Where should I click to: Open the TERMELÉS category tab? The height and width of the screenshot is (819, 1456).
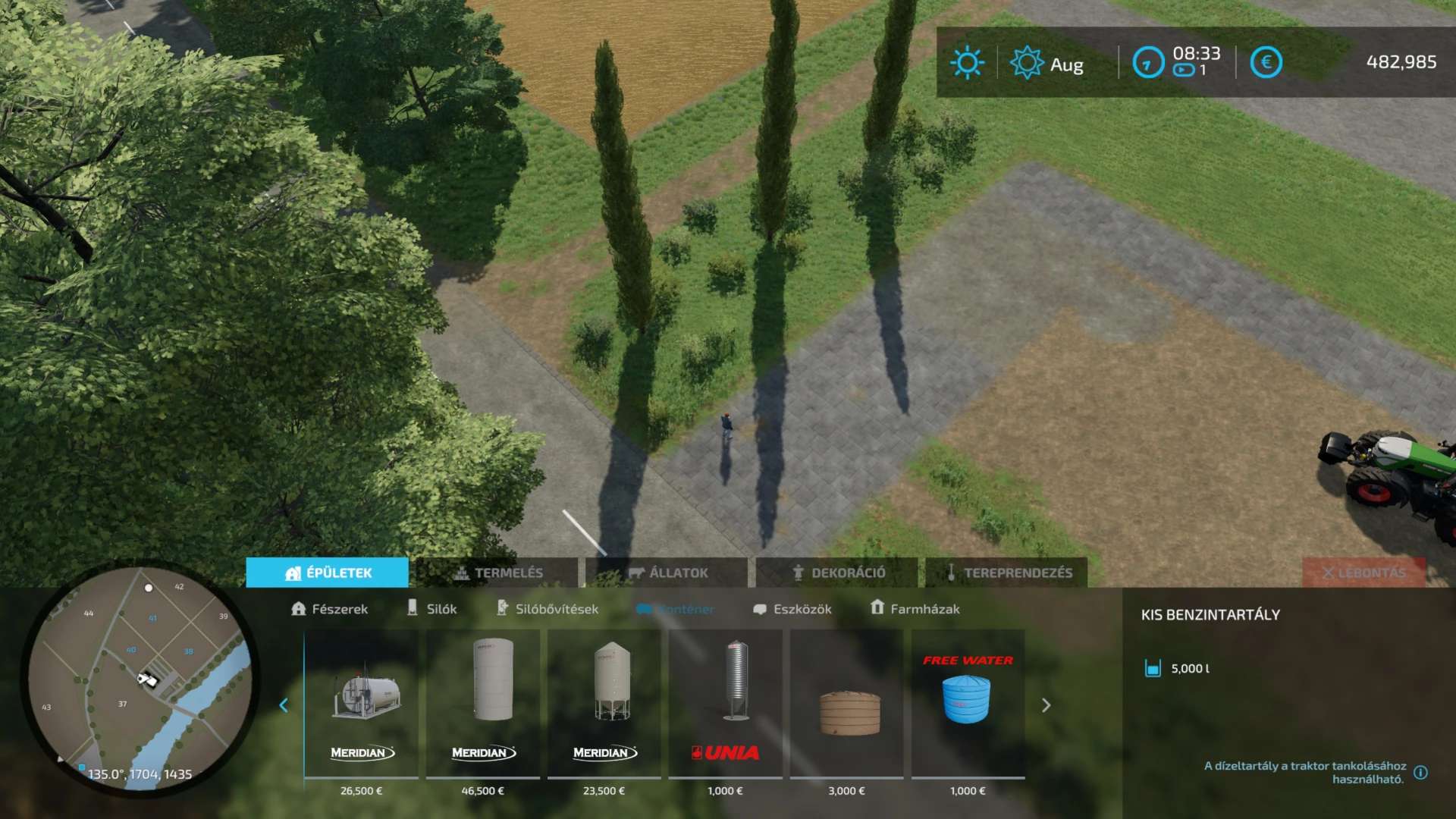497,573
